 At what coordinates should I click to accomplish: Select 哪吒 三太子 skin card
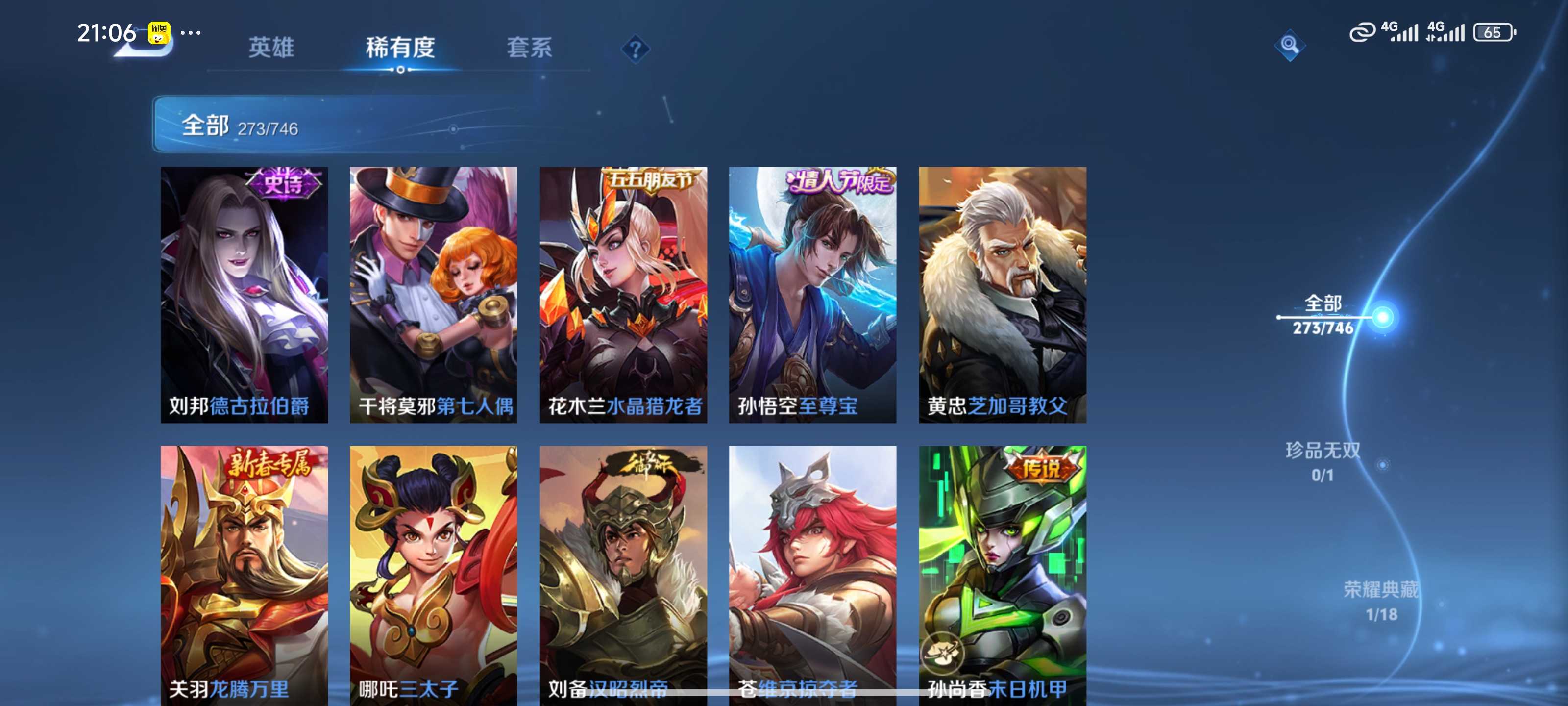pyautogui.click(x=433, y=573)
